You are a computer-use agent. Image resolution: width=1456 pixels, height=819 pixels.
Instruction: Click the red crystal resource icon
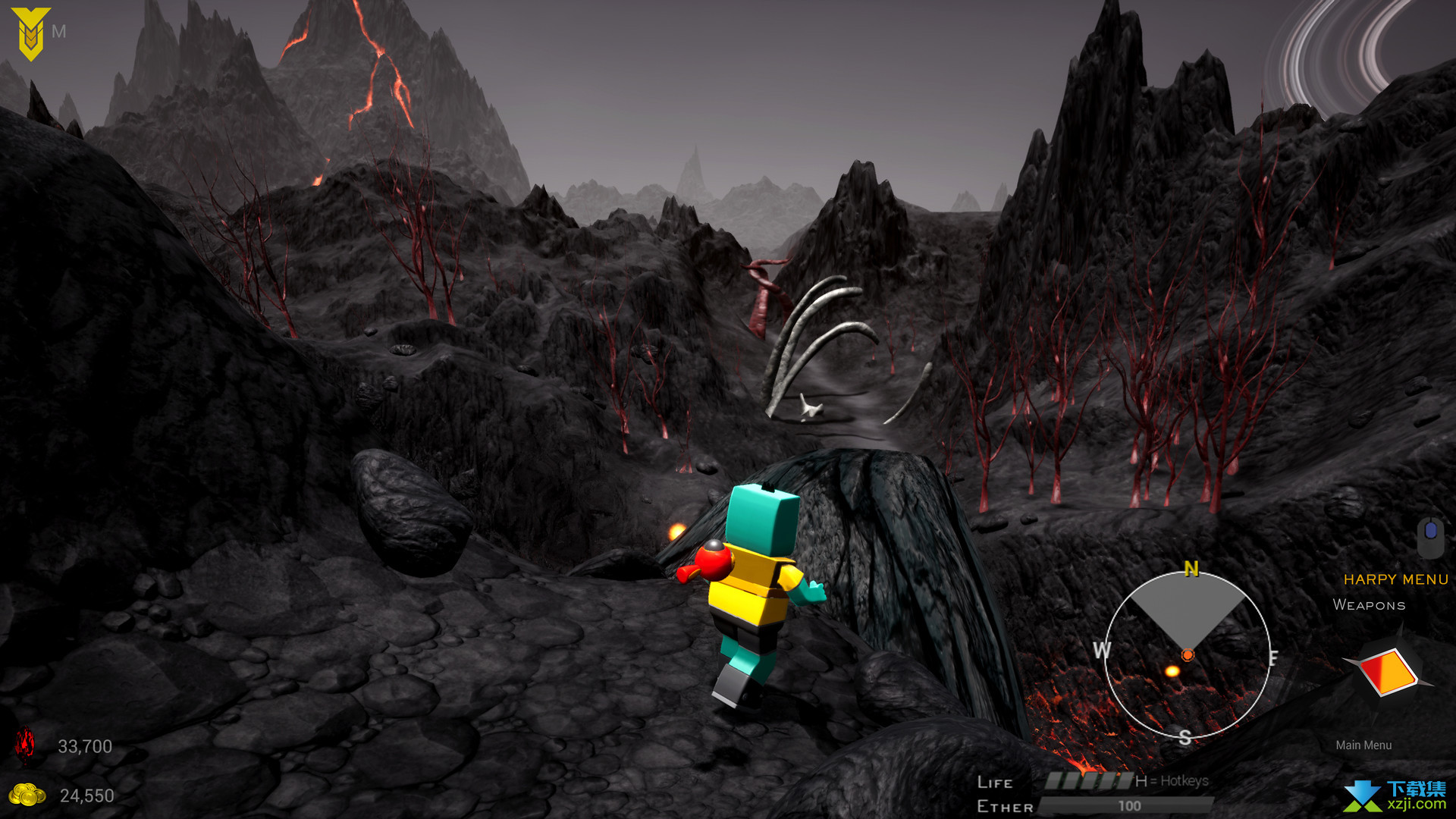point(26,745)
